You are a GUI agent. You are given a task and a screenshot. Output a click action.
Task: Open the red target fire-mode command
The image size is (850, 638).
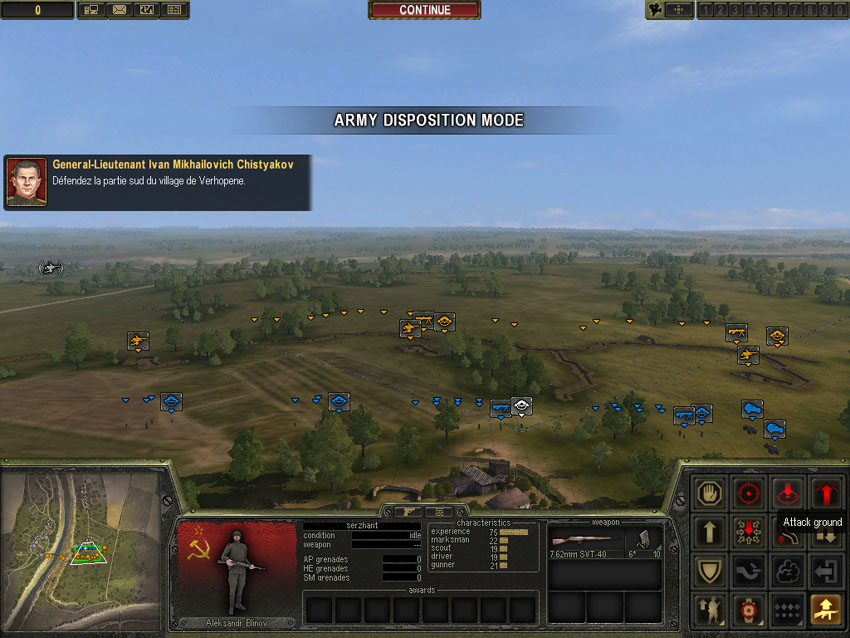click(747, 609)
